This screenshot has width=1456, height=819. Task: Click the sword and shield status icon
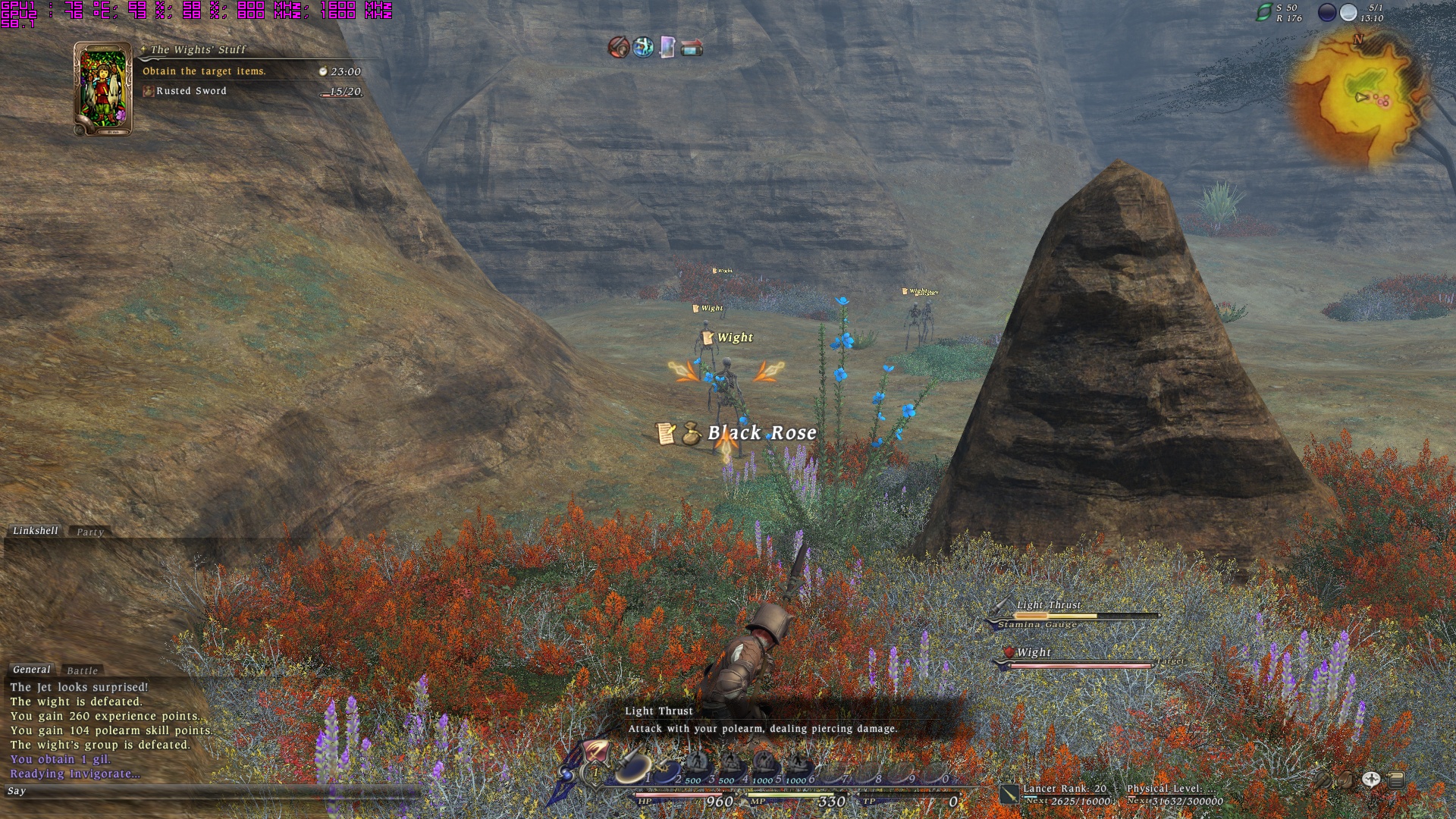[x=619, y=48]
